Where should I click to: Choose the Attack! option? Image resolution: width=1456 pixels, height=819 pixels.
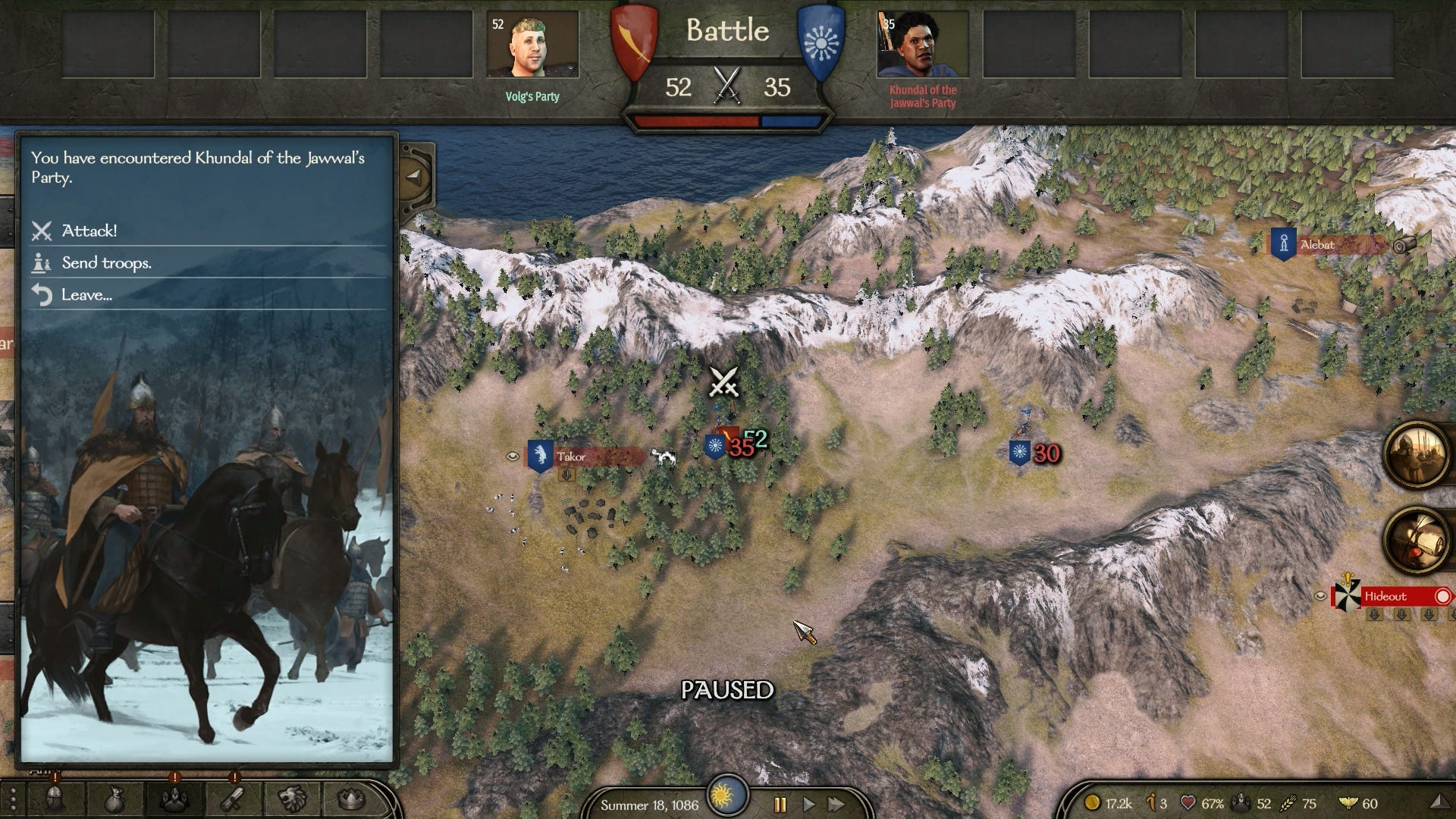89,231
